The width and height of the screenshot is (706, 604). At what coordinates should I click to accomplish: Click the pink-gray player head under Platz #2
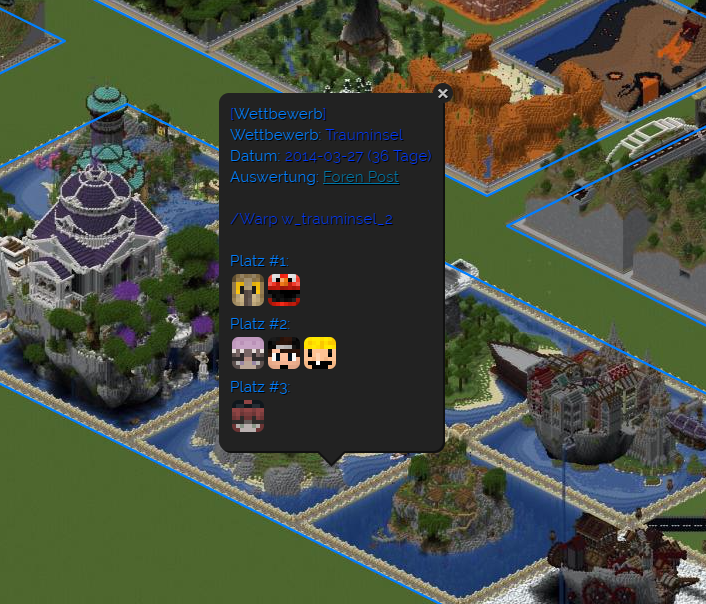point(248,353)
